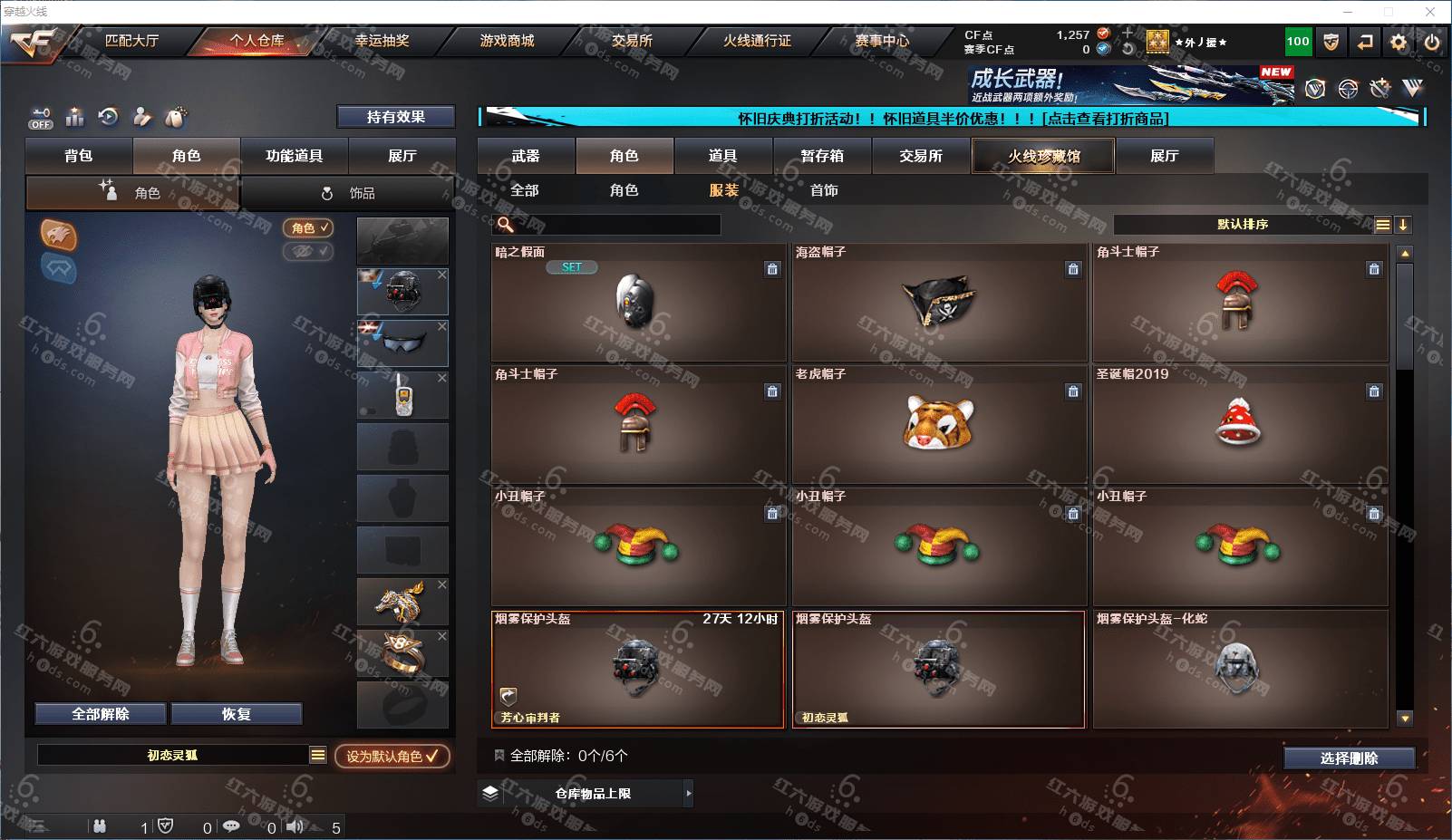Image resolution: width=1452 pixels, height=840 pixels.
Task: Open 幸运抽奖 lucky draw
Action: click(x=382, y=41)
